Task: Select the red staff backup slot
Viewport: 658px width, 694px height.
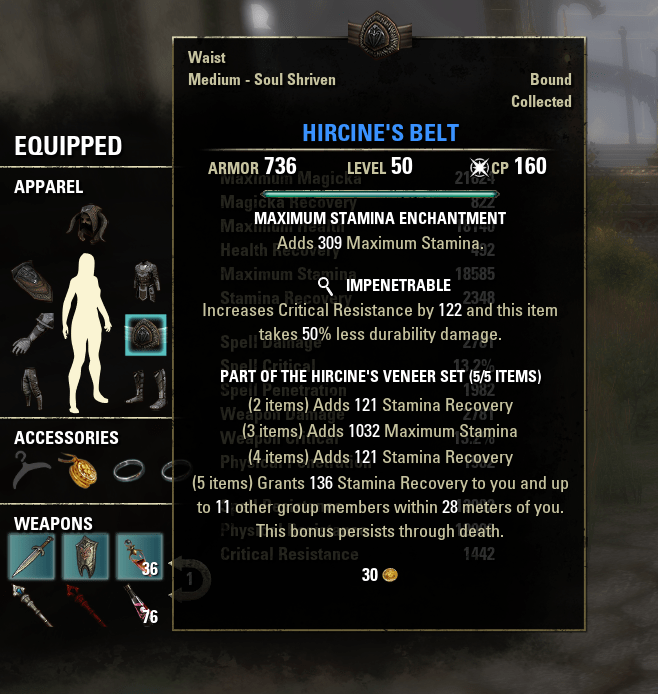Action: tap(86, 605)
